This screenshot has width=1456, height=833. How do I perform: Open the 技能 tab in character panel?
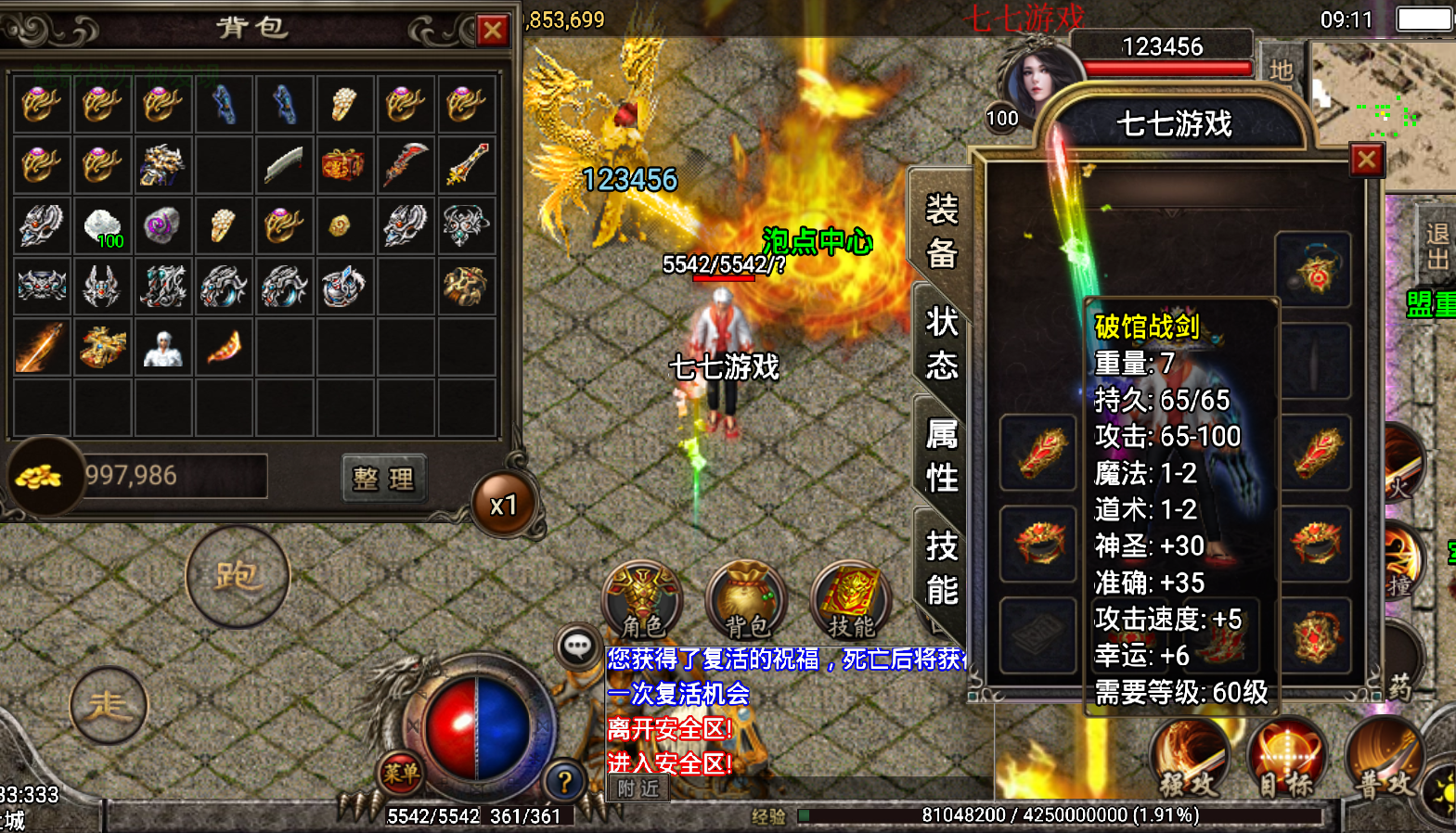pyautogui.click(x=941, y=568)
